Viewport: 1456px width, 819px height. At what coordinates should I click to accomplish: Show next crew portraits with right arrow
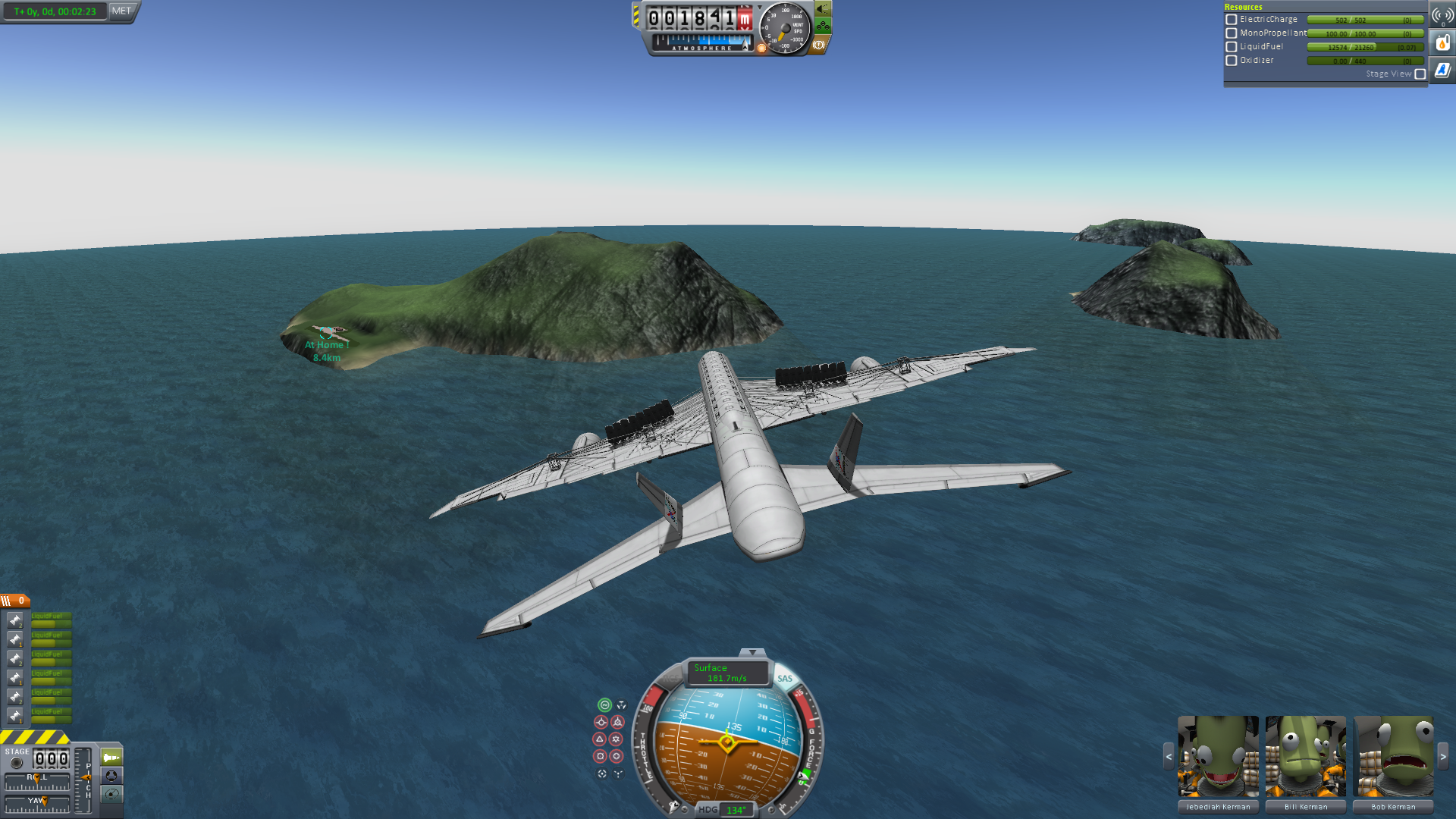click(1443, 756)
